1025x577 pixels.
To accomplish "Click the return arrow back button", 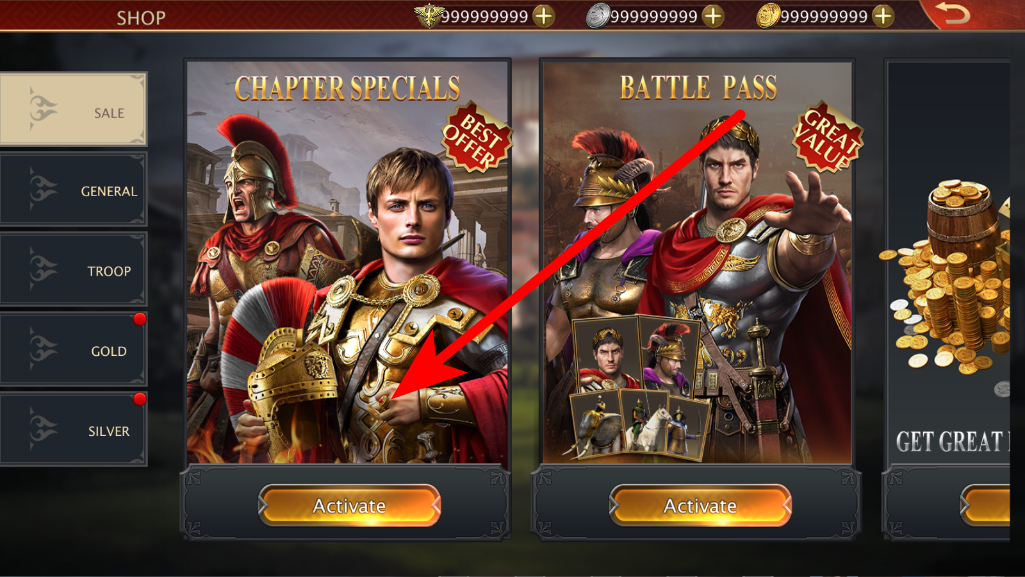I will point(957,15).
